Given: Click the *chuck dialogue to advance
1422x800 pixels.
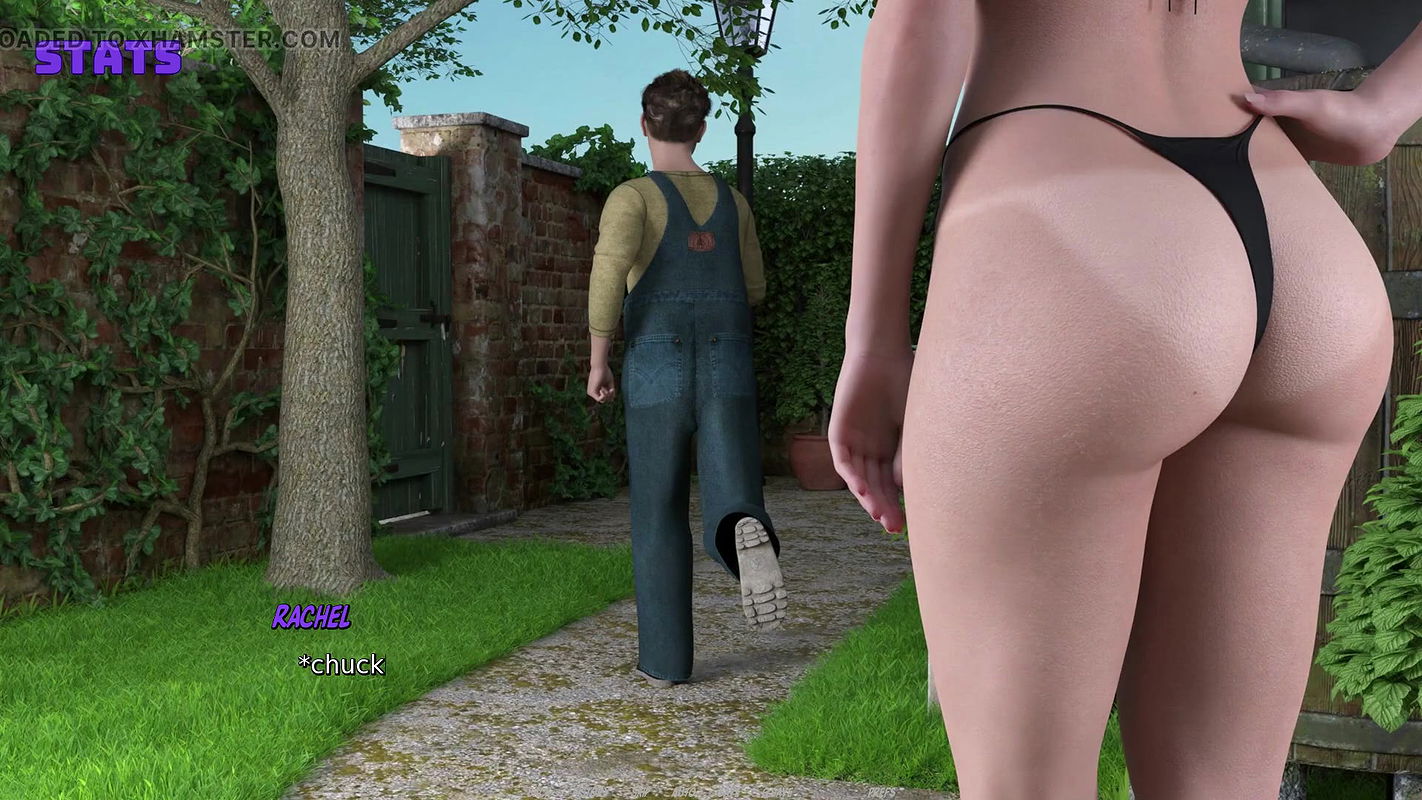Looking at the screenshot, I should coord(341,663).
